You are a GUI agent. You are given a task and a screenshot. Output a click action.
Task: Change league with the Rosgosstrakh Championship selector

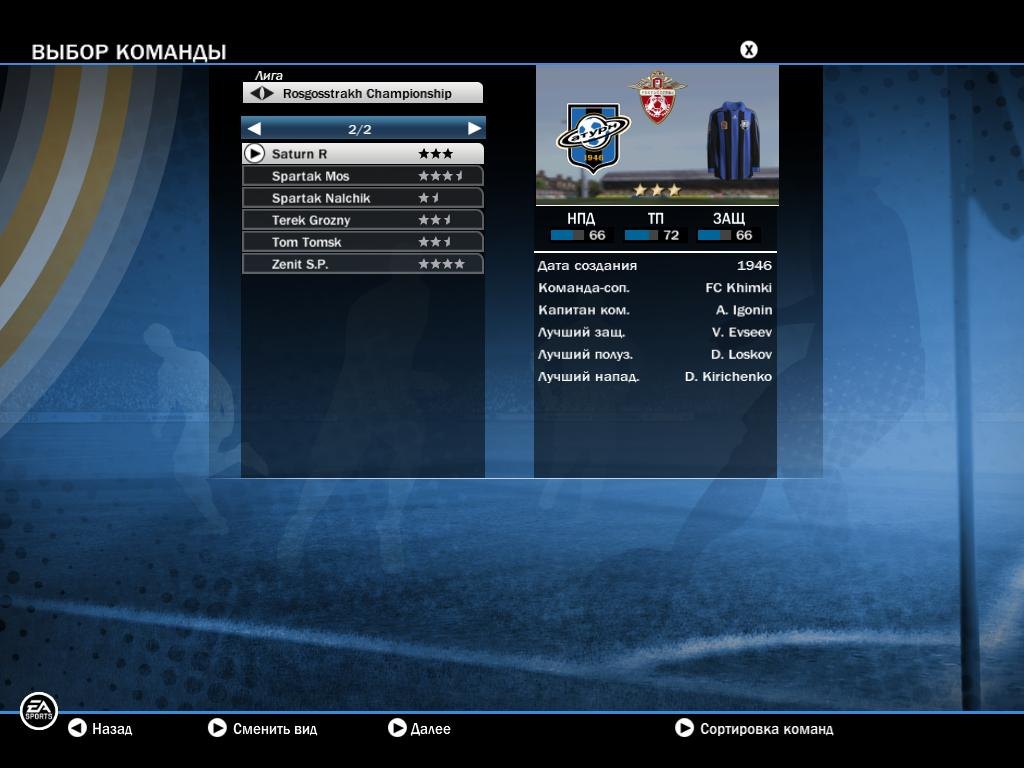pyautogui.click(x=362, y=93)
